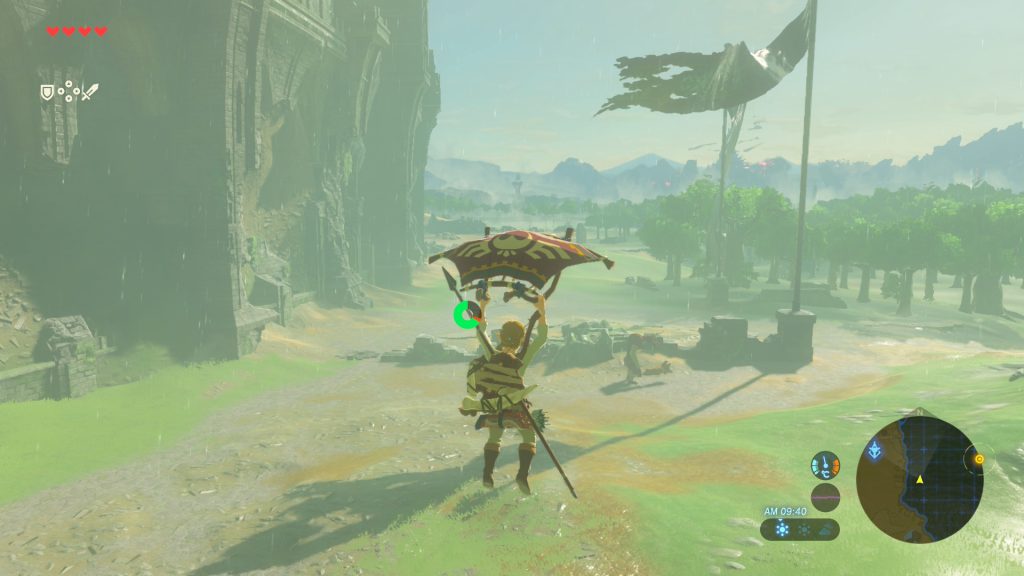This screenshot has height=576, width=1024.
Task: Select the shield quick-slot icon
Action: pos(46,92)
